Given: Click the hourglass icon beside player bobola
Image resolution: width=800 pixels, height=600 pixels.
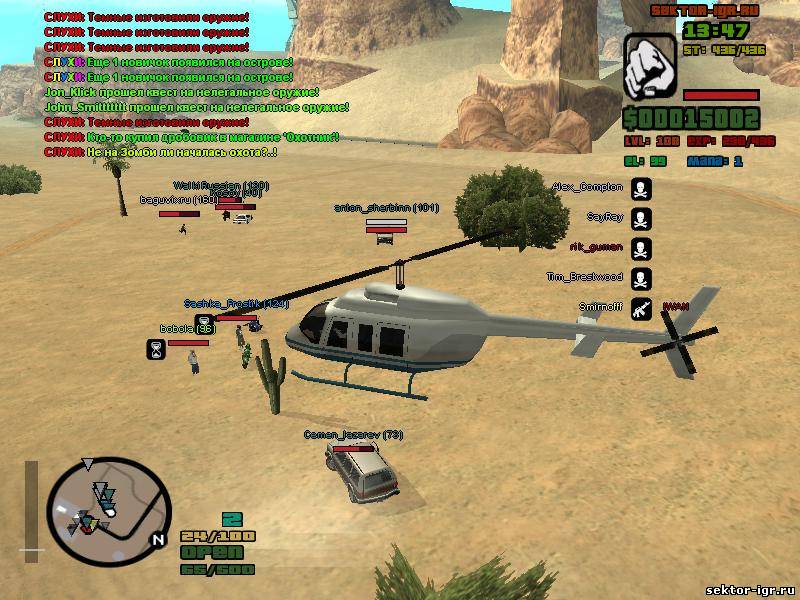Looking at the screenshot, I should coord(156,348).
